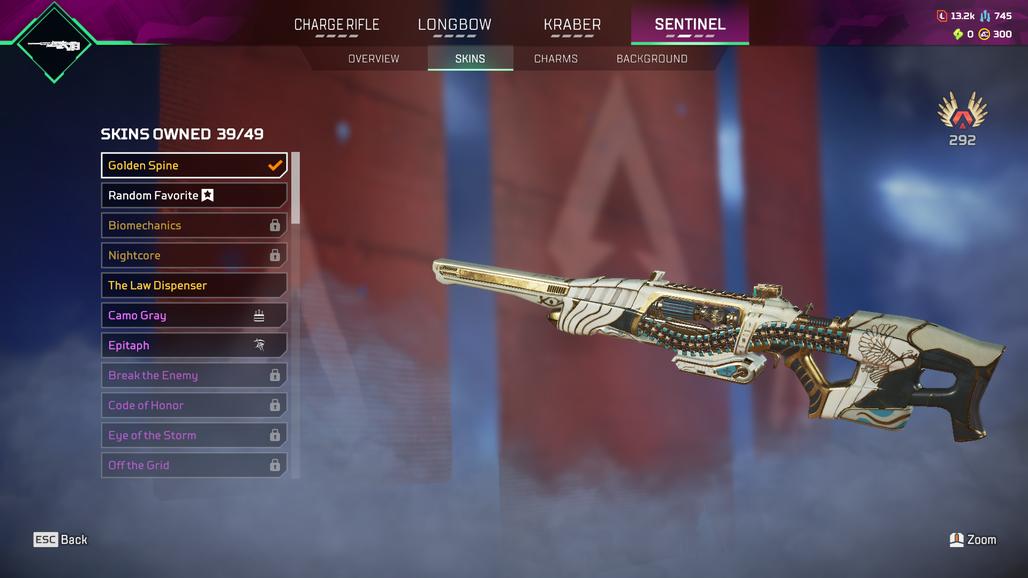Click the Code of Honor skin
This screenshot has height=578, width=1028.
[x=194, y=405]
